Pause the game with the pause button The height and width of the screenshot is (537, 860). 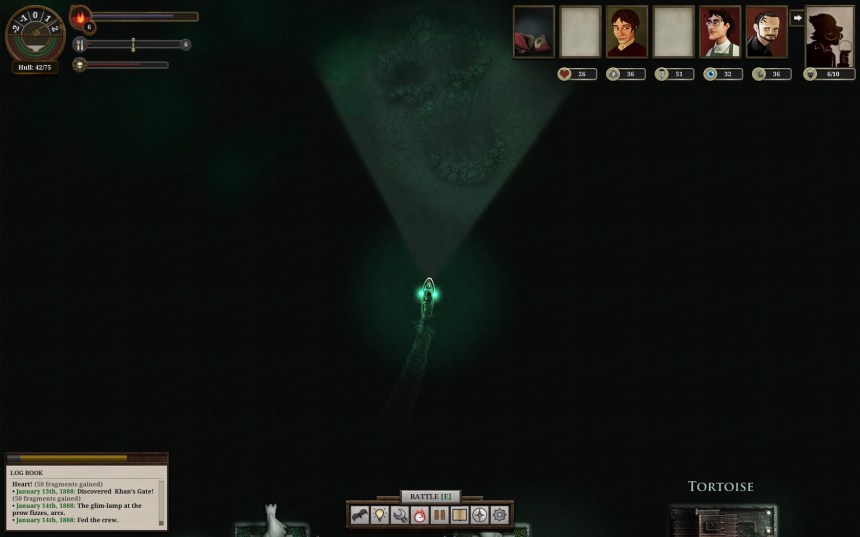coord(440,515)
